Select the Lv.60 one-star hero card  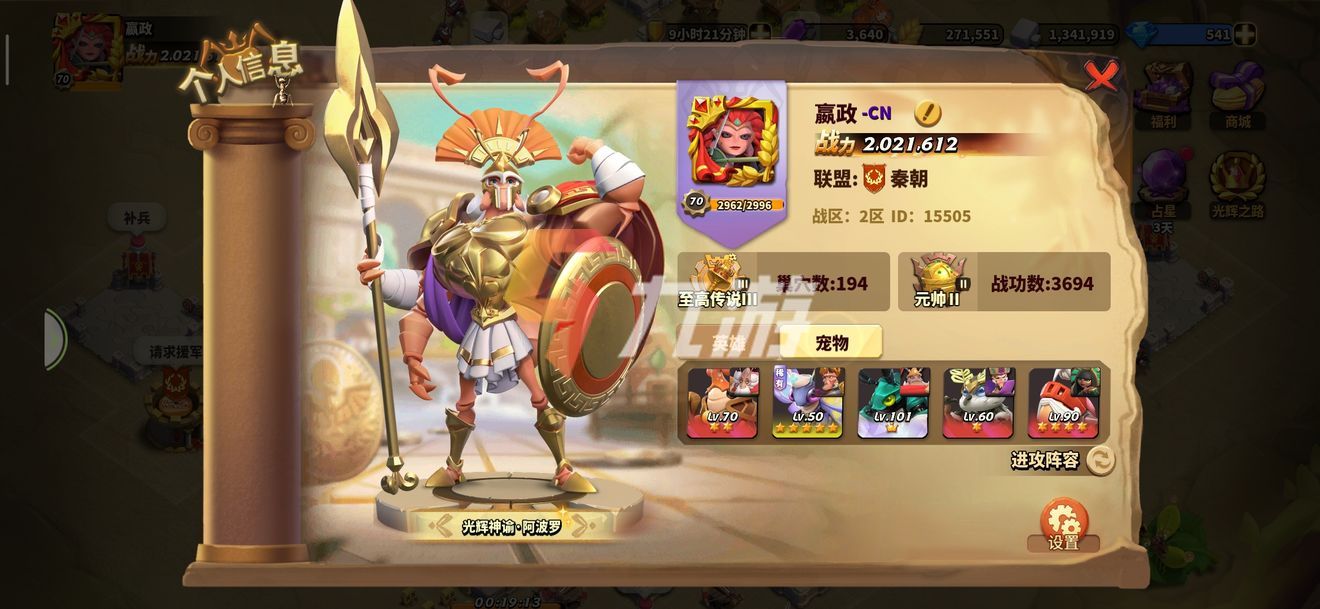(979, 402)
